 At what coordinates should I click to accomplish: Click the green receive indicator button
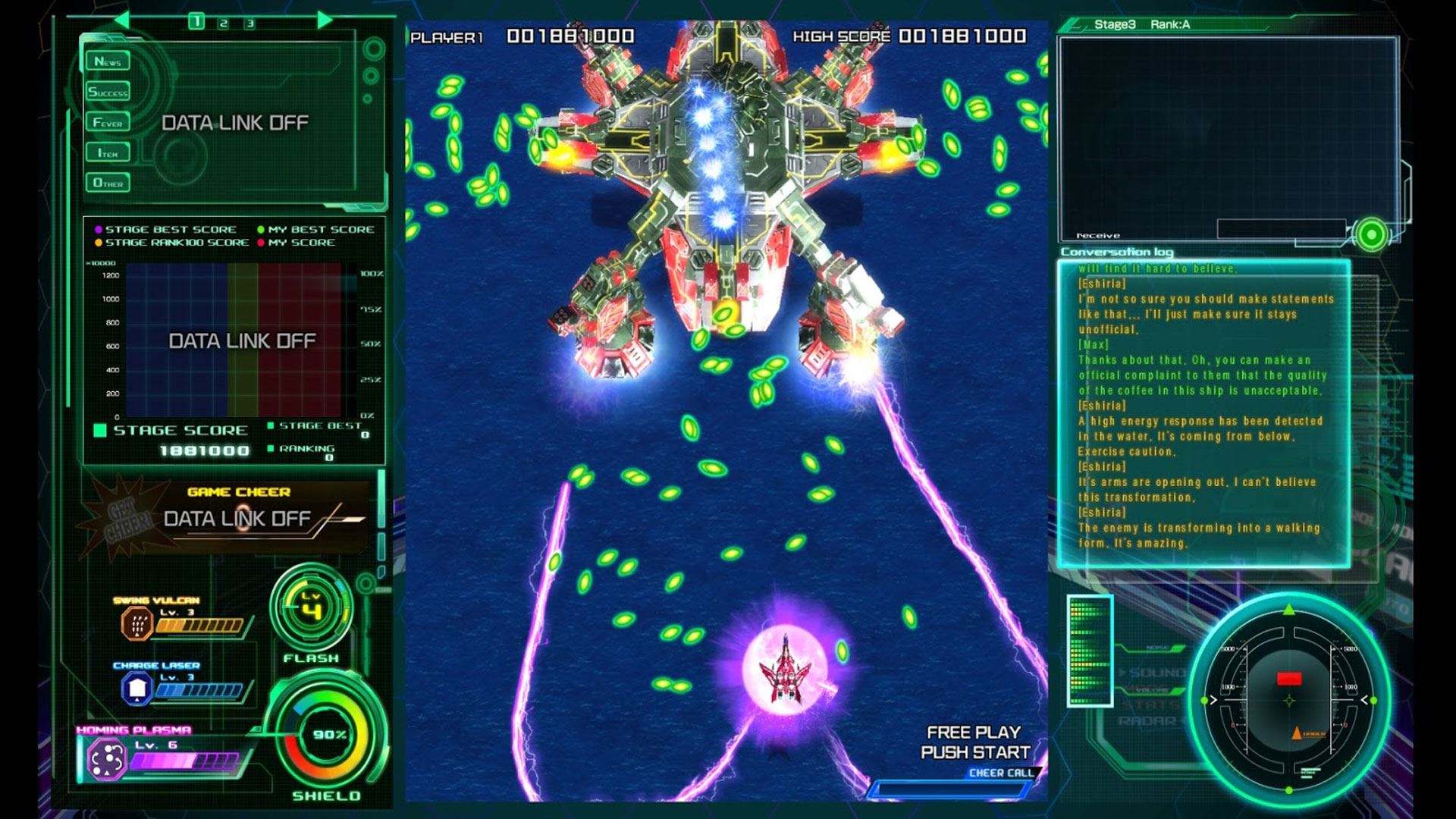click(1370, 235)
